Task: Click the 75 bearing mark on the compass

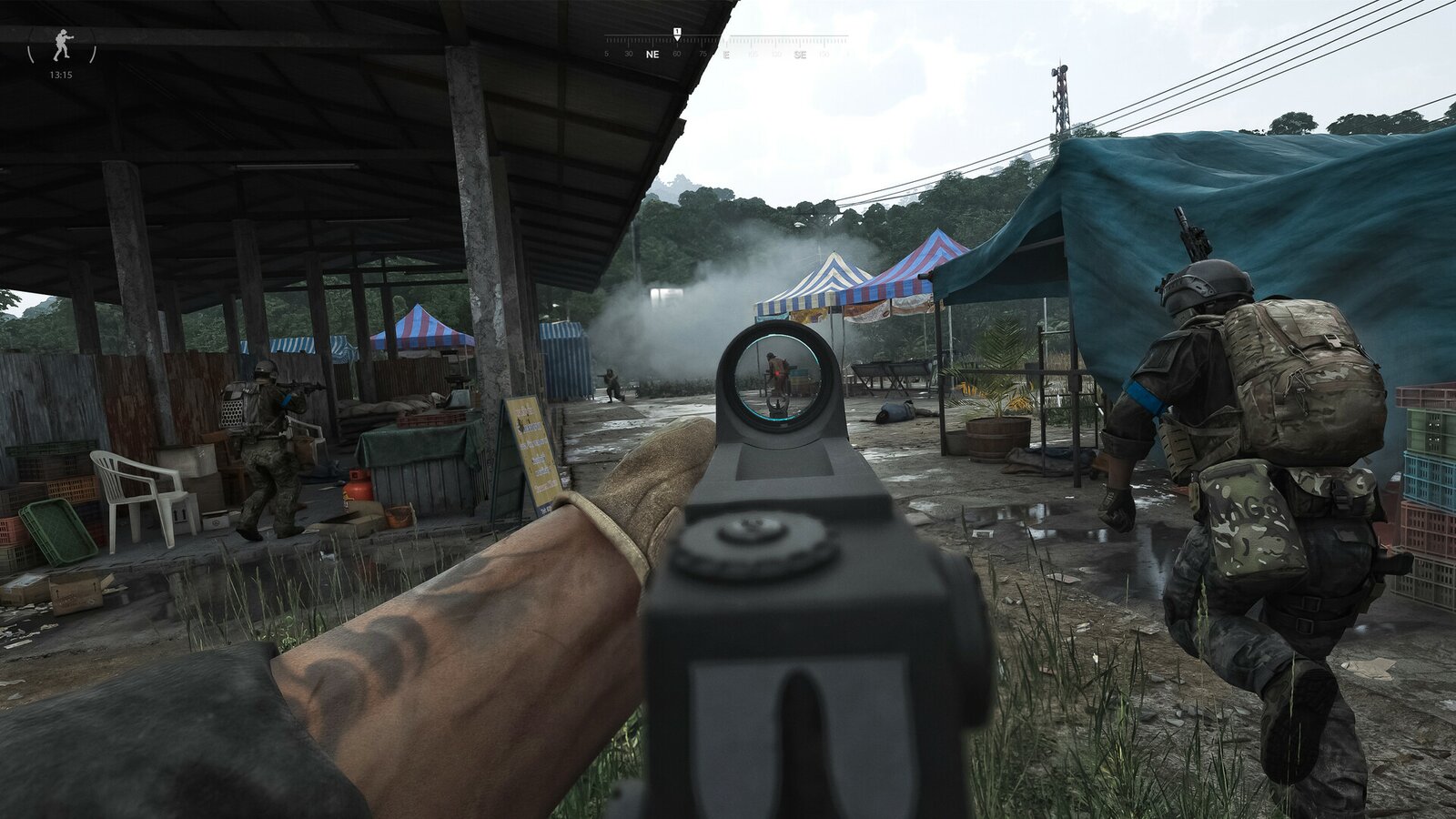Action: pos(703,54)
